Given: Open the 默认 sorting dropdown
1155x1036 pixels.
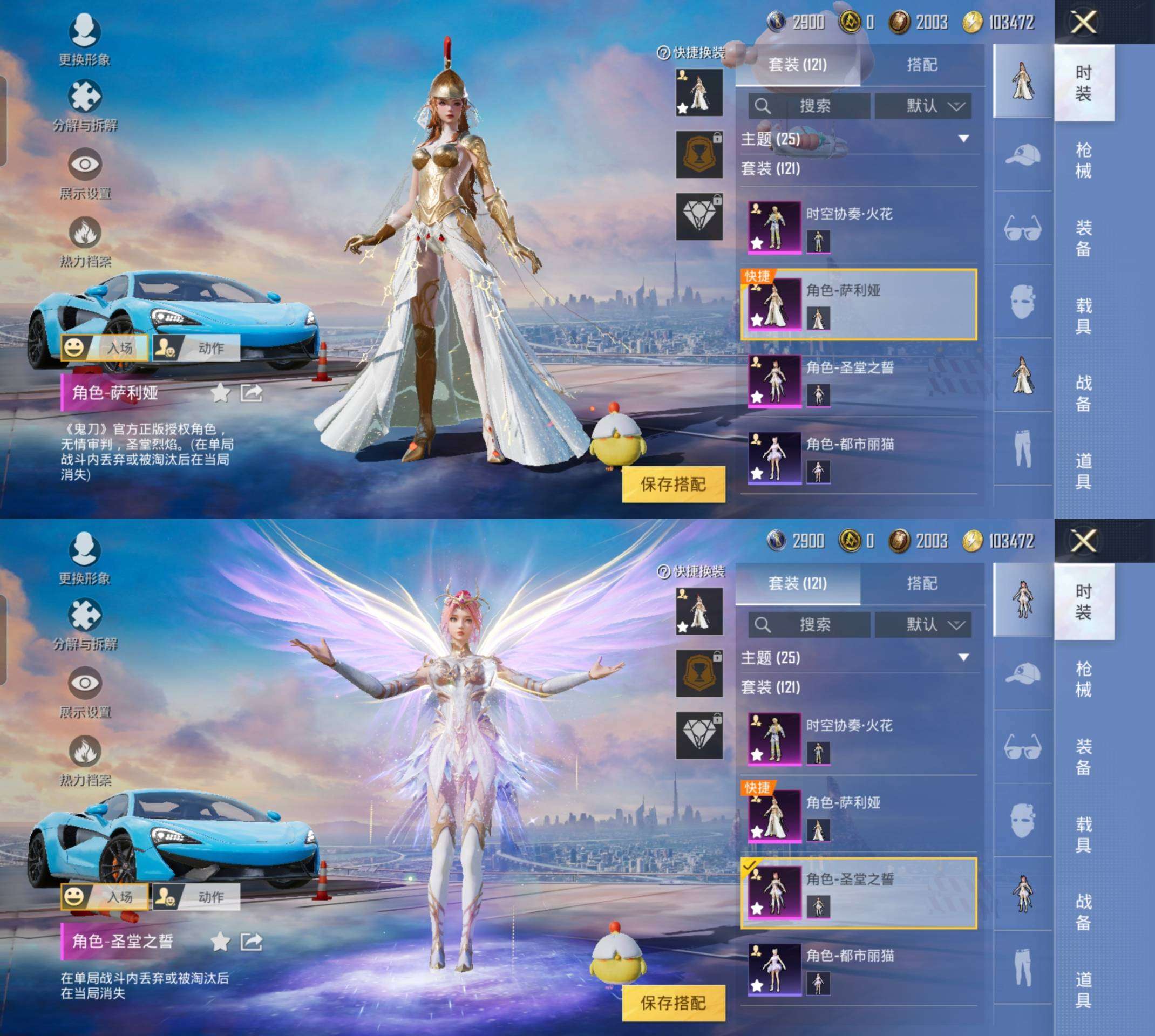Looking at the screenshot, I should [x=923, y=107].
